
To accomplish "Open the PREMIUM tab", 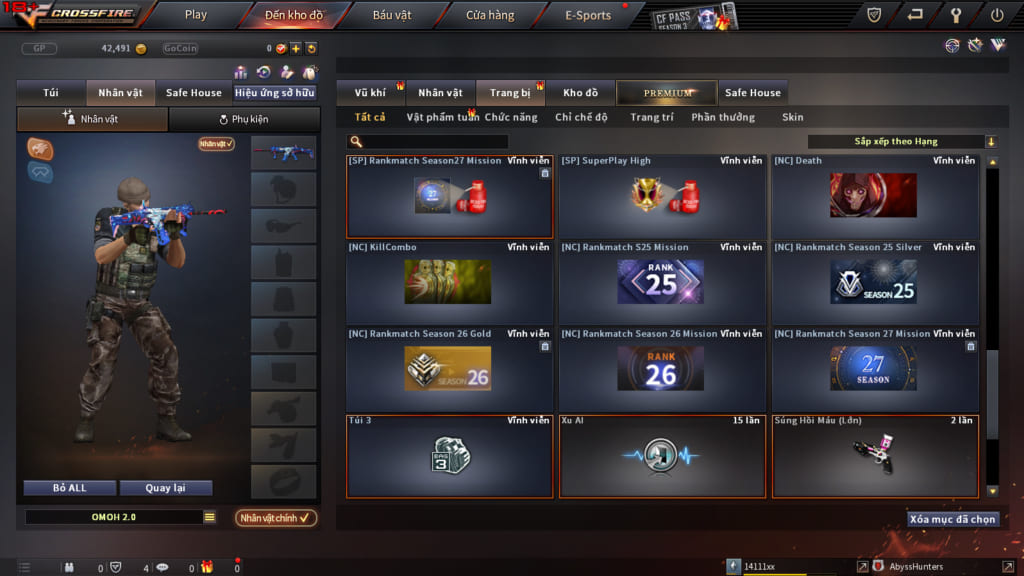I will [667, 93].
